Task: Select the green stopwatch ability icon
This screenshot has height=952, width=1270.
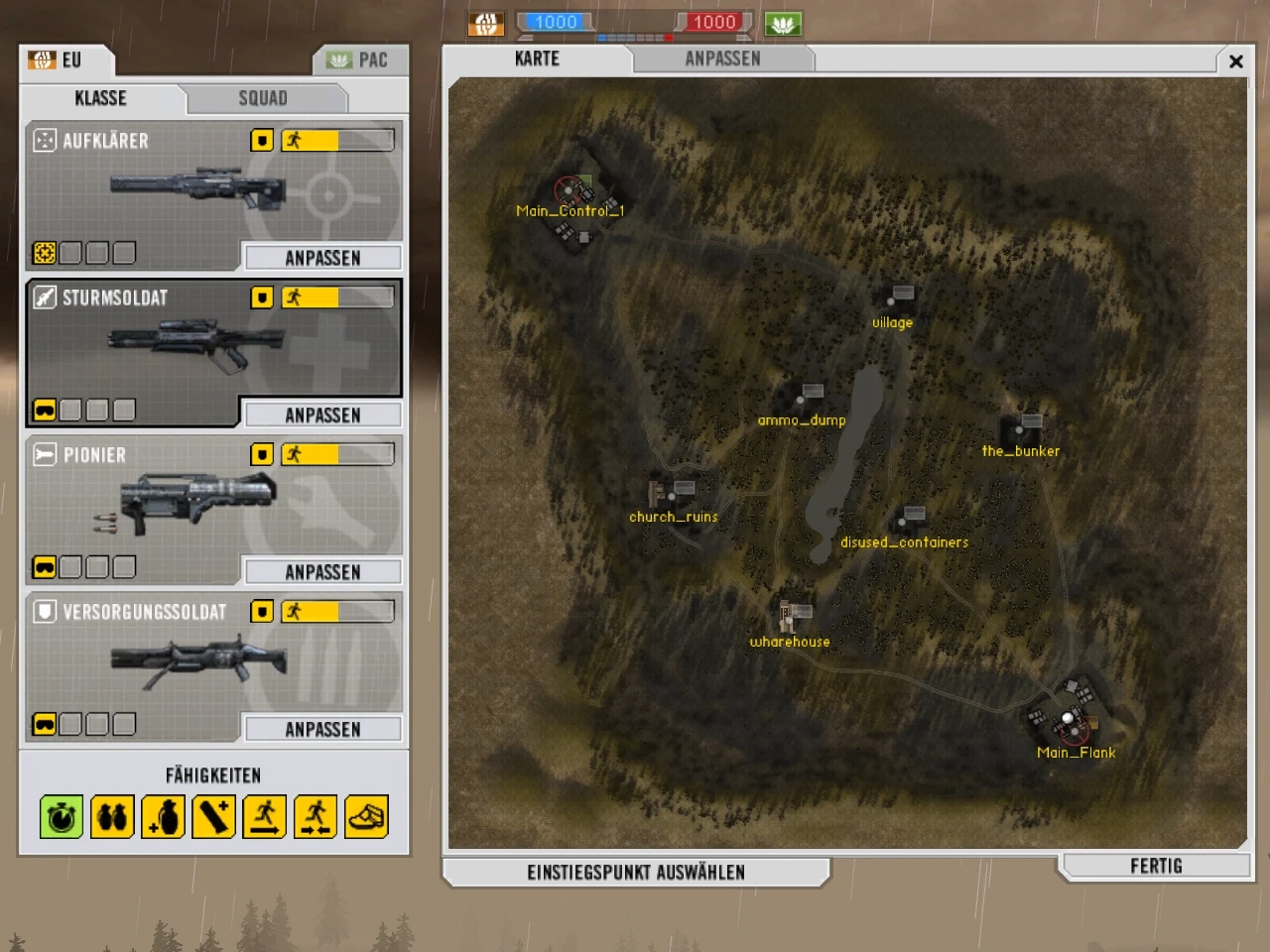Action: click(x=61, y=816)
